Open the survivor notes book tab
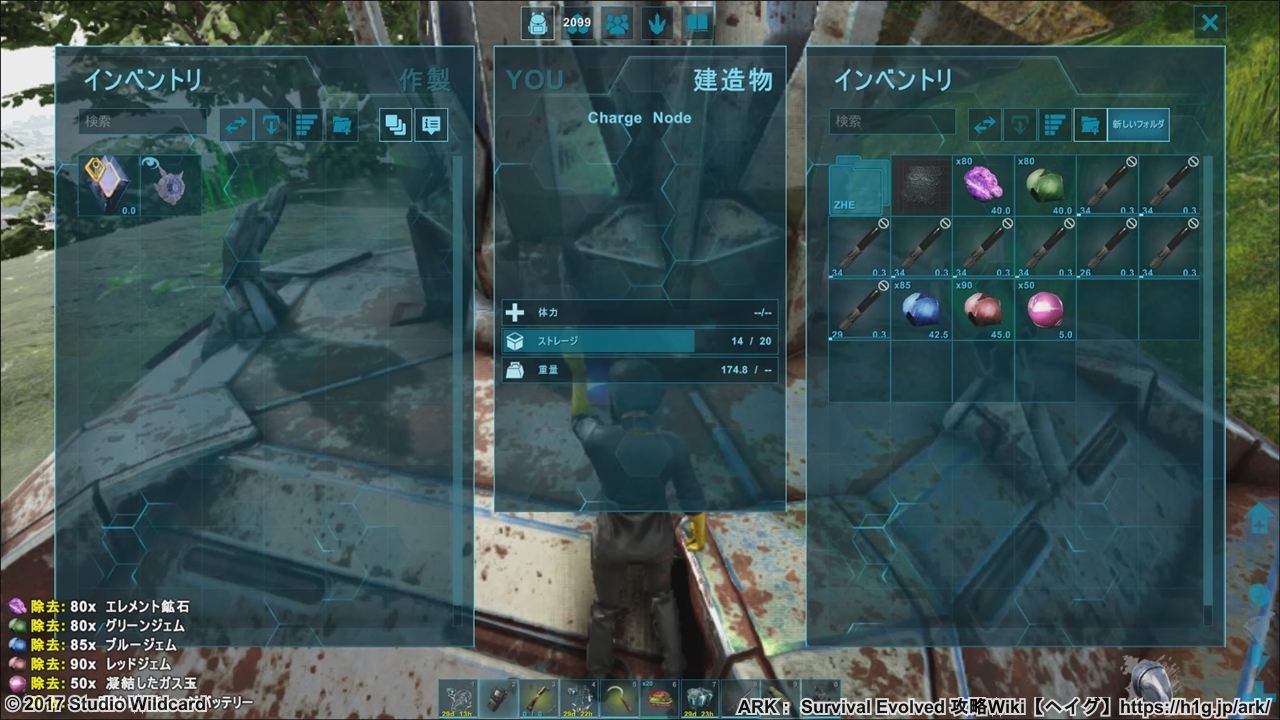 (x=697, y=23)
